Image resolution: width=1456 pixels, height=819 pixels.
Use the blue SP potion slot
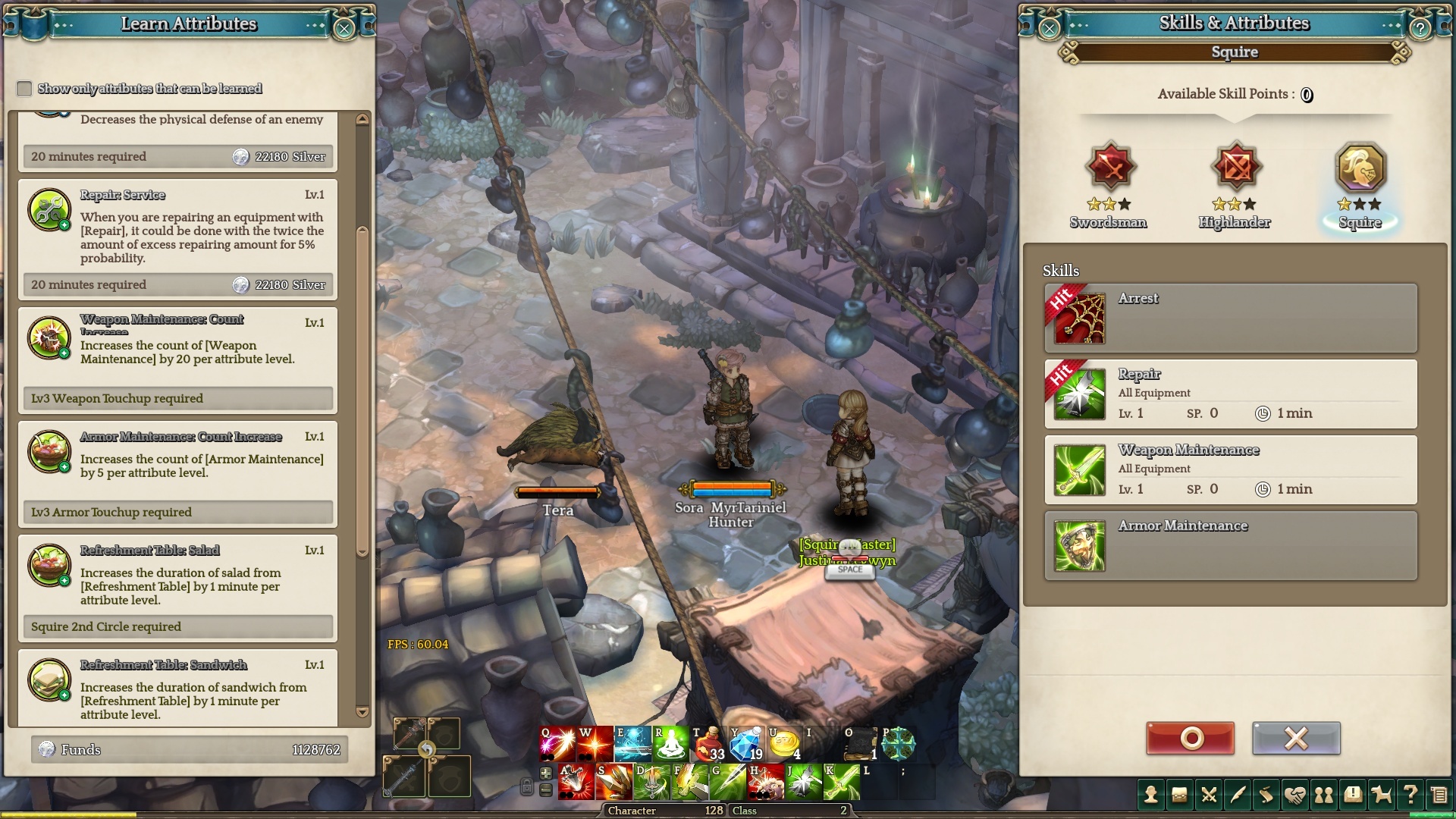click(x=746, y=744)
